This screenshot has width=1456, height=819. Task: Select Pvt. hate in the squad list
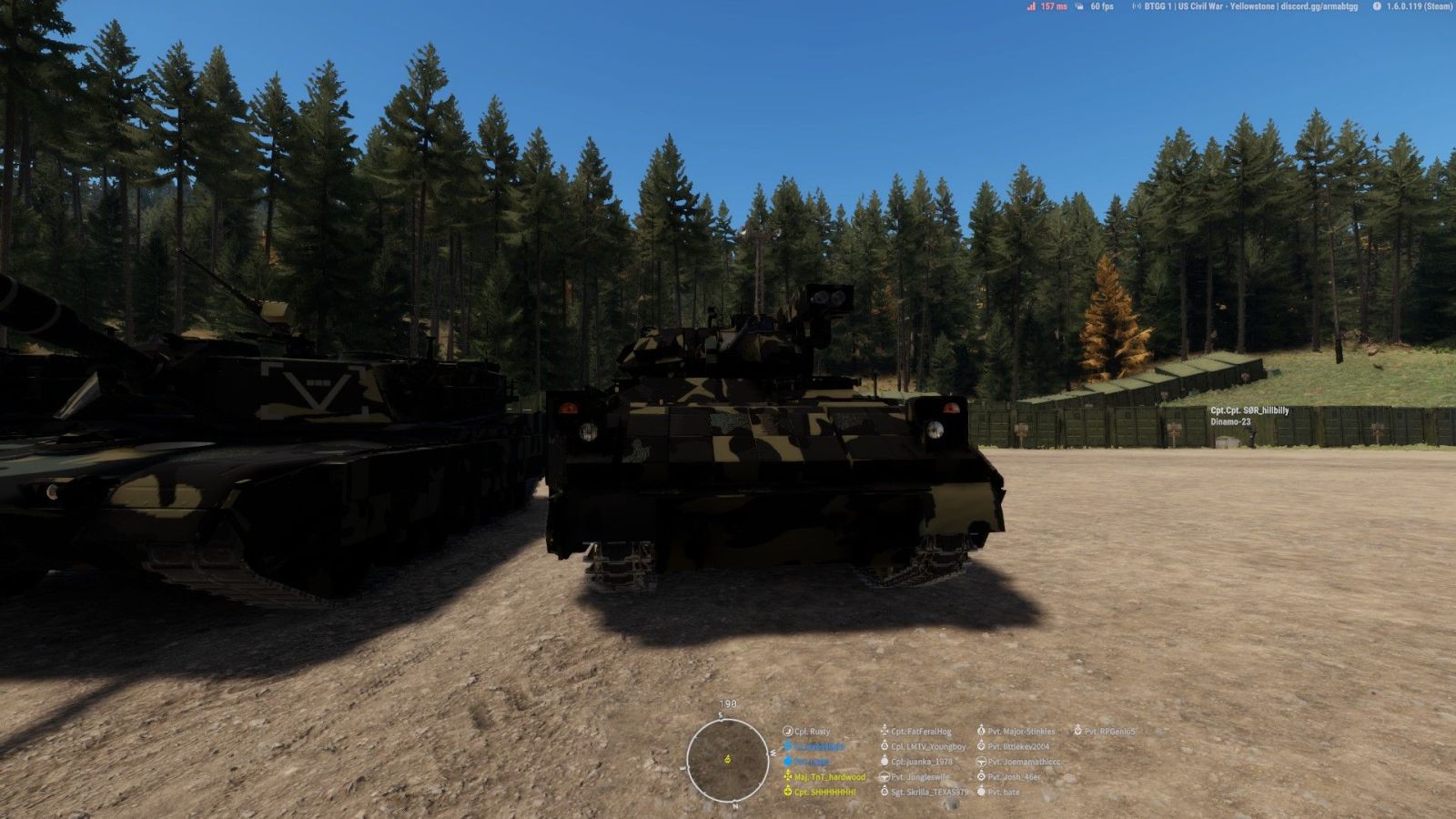(1003, 793)
